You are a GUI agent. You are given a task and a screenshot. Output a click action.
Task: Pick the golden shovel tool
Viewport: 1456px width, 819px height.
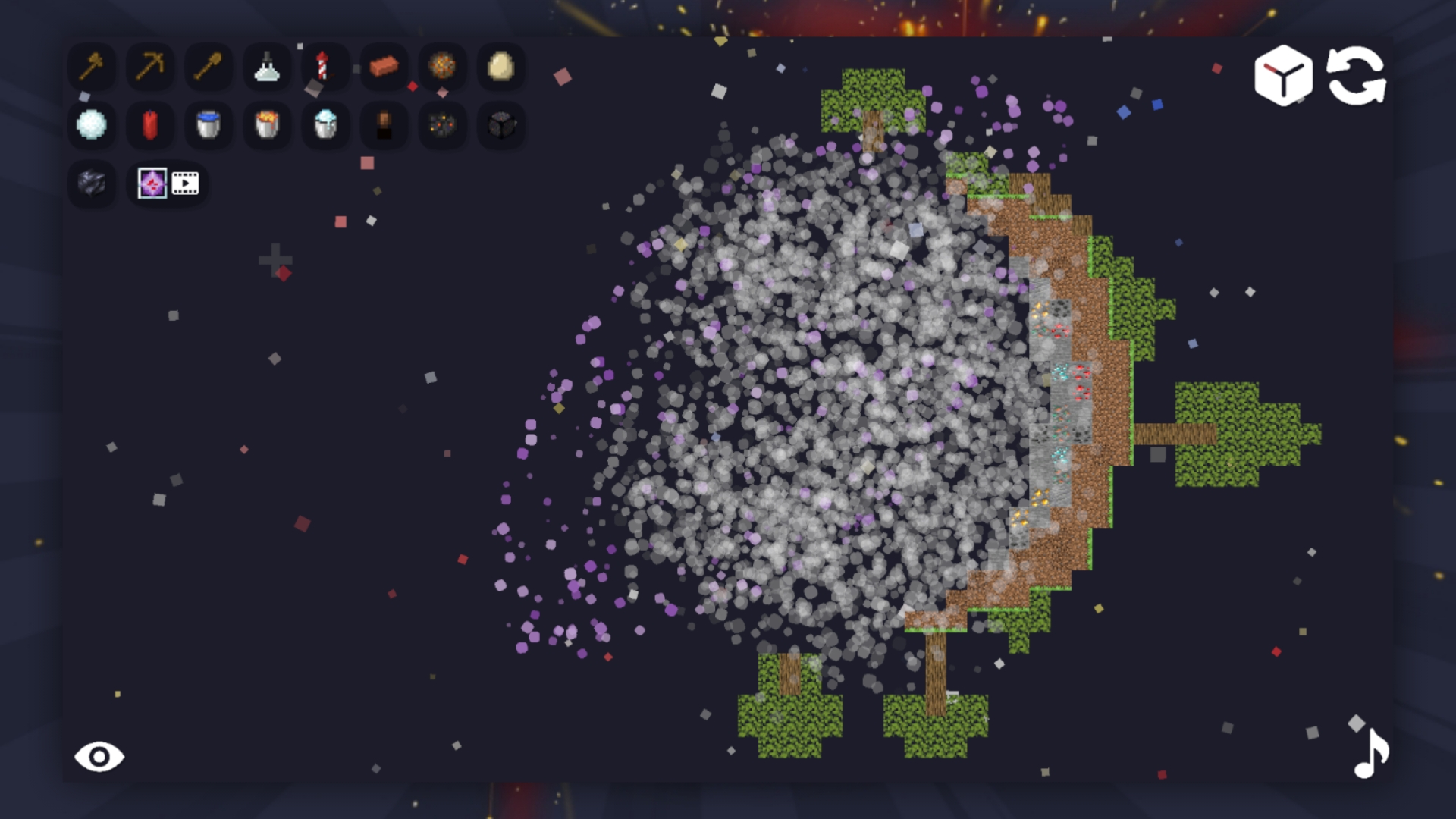pos(209,68)
